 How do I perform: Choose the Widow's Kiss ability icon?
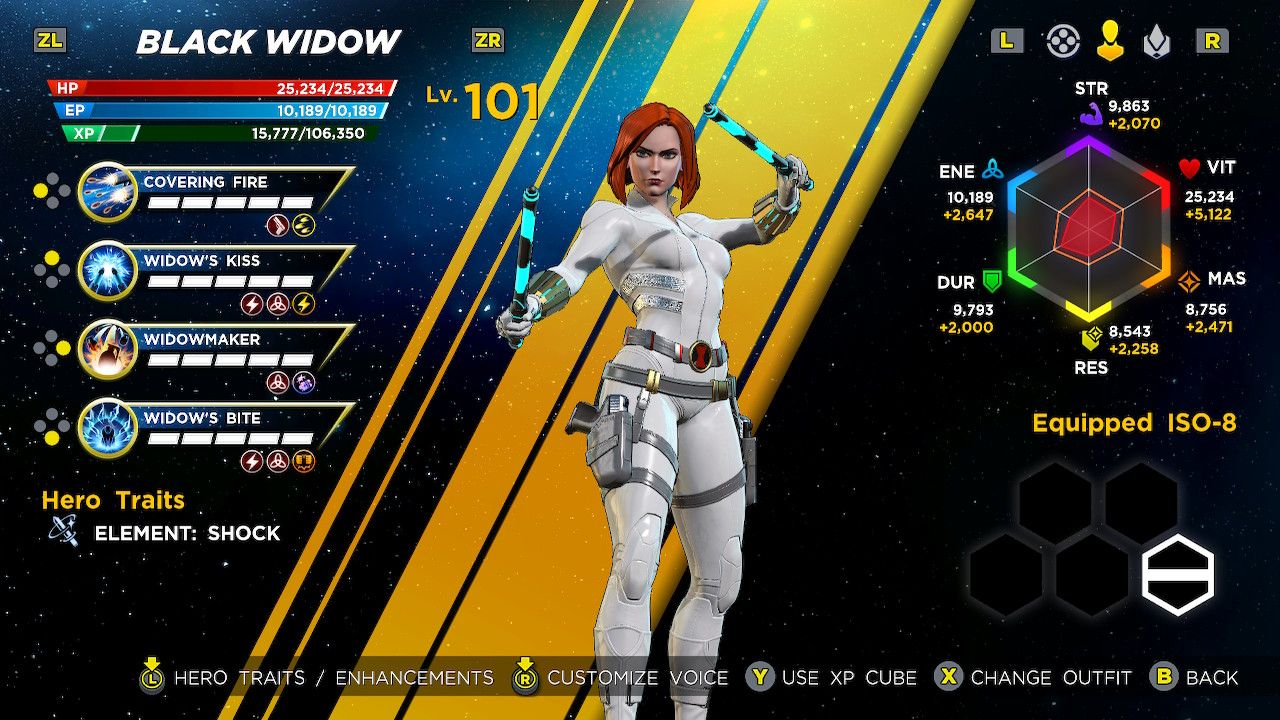click(x=107, y=270)
